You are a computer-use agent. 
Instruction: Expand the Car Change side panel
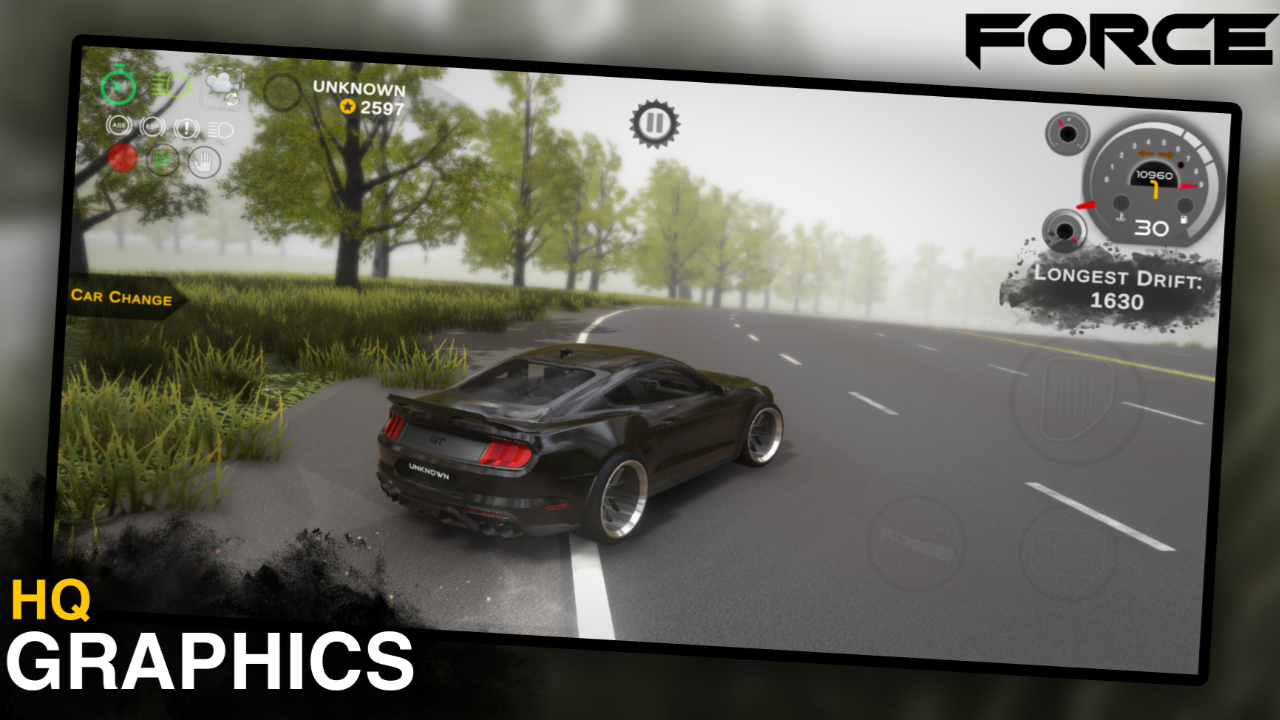point(120,299)
